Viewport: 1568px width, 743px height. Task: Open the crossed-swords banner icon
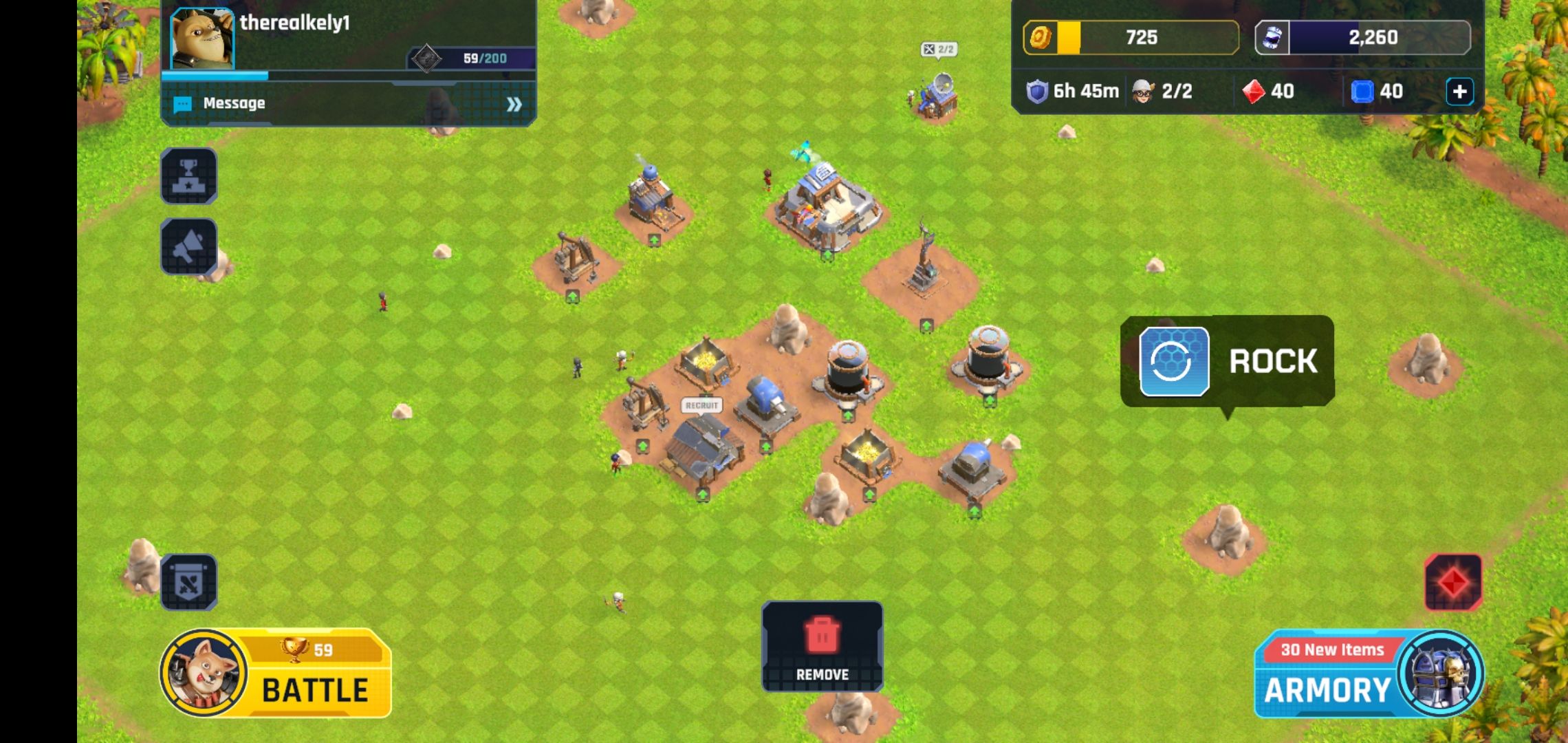[x=189, y=583]
